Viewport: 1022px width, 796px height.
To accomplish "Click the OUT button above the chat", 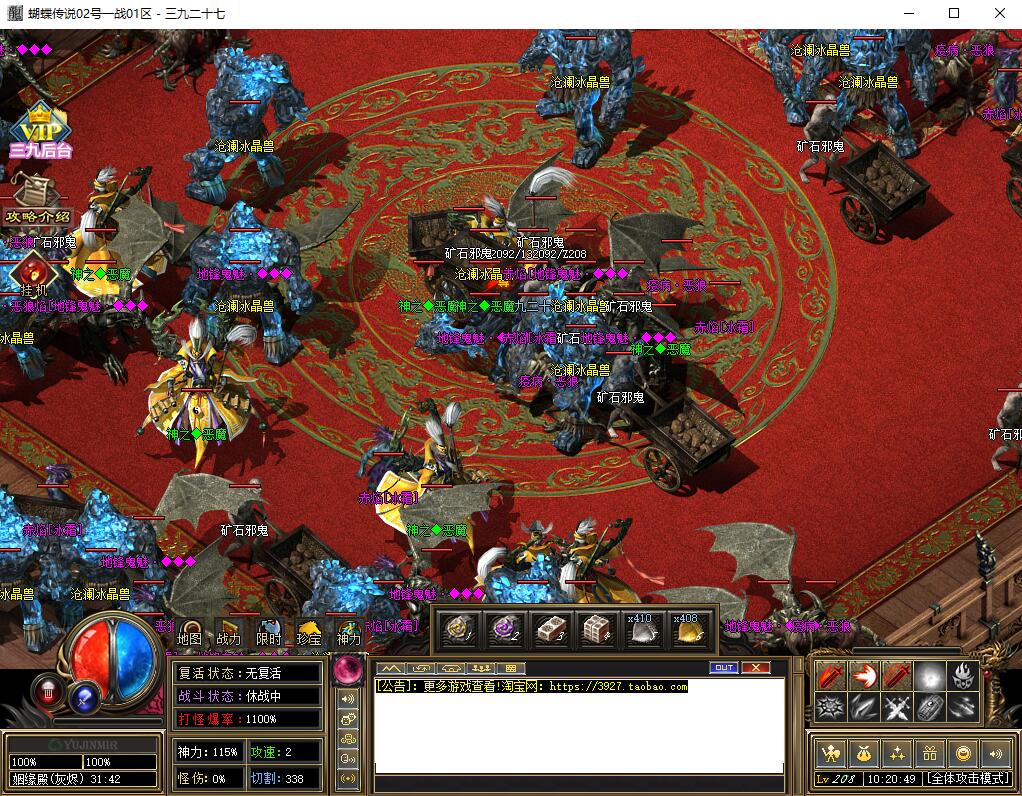I will (x=724, y=667).
